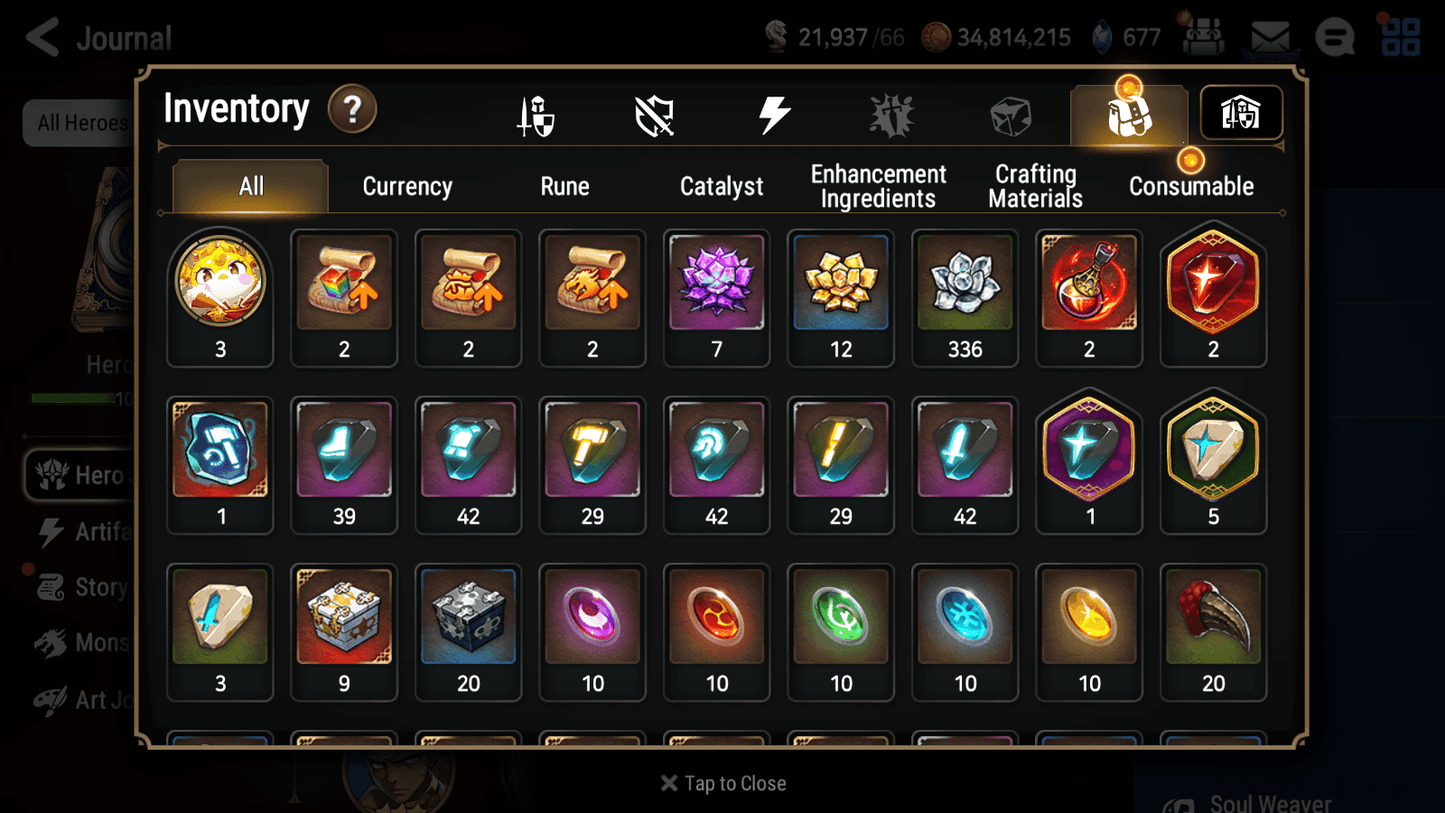Open the backpack inventory icon
Screen dimensions: 1445x813
point(1128,113)
